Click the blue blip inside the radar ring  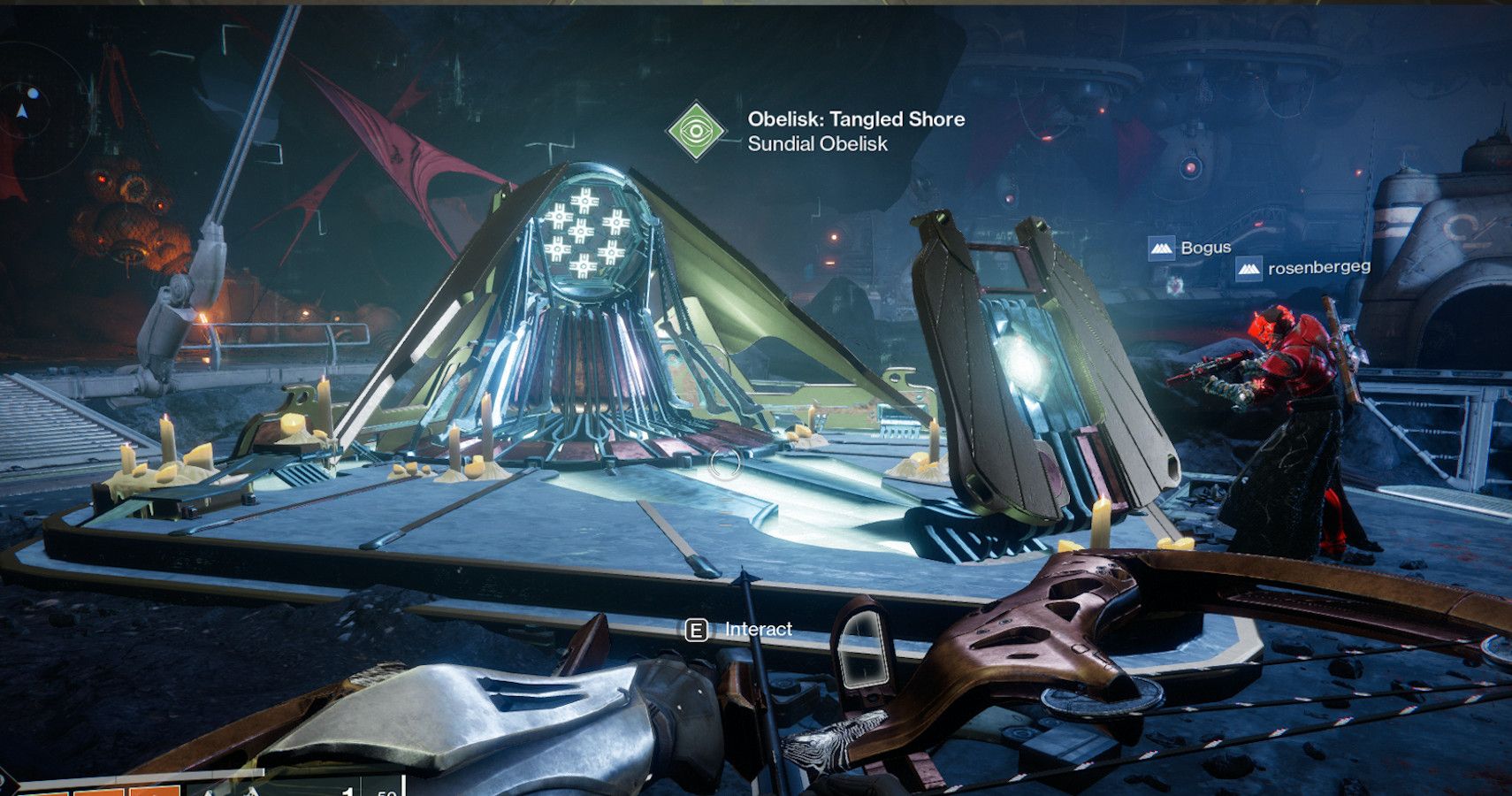coord(33,94)
